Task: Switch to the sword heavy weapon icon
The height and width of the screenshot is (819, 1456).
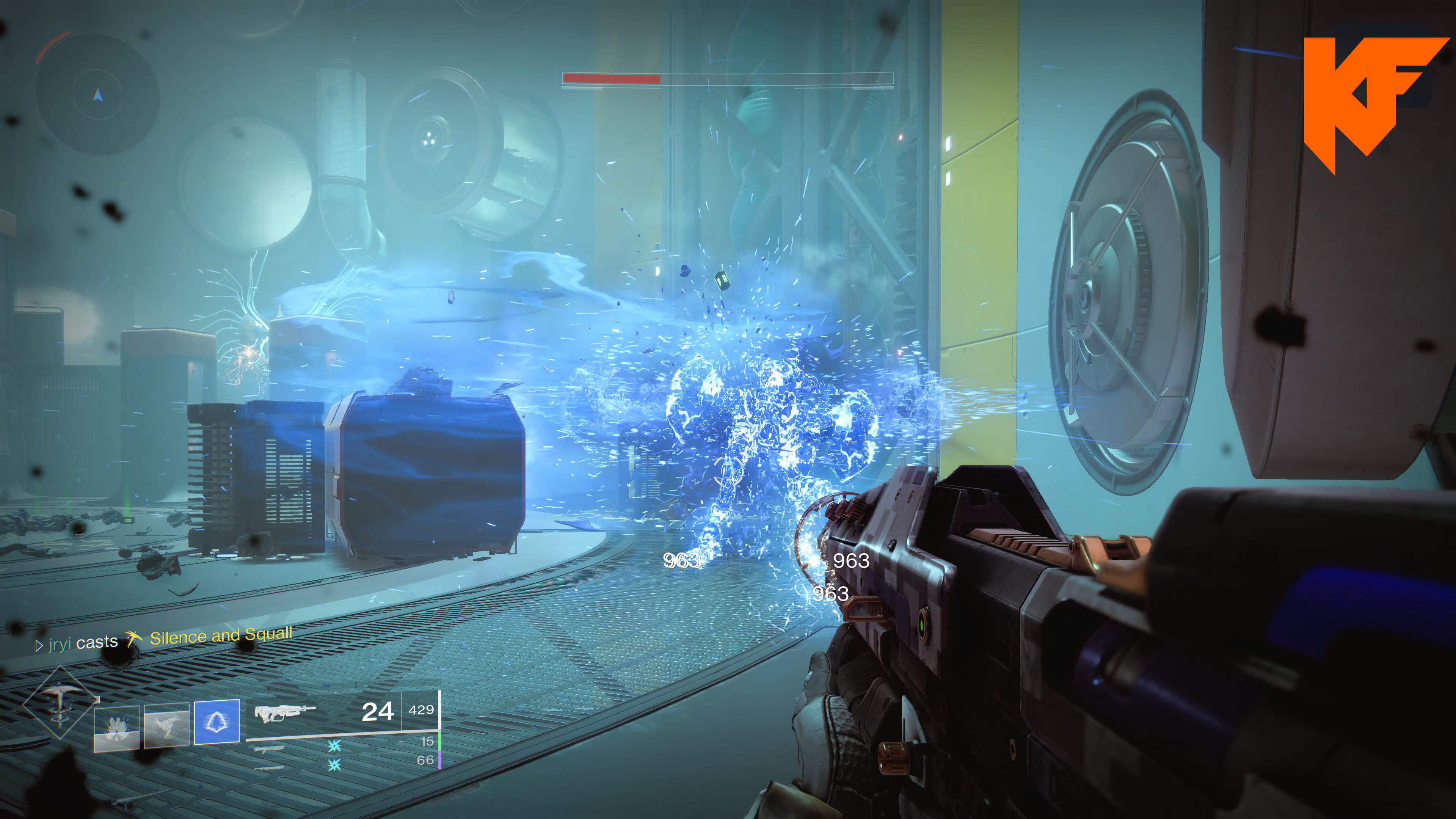Action: (x=269, y=768)
